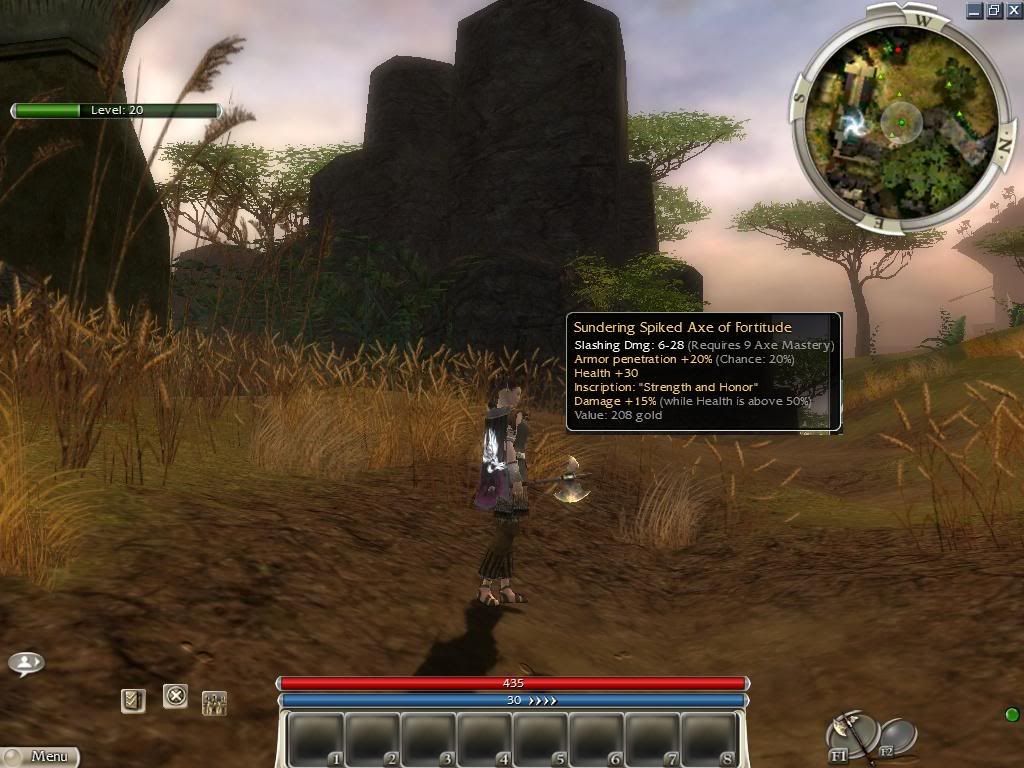Select skill bar slot number 1
The width and height of the screenshot is (1024, 768).
tap(317, 739)
